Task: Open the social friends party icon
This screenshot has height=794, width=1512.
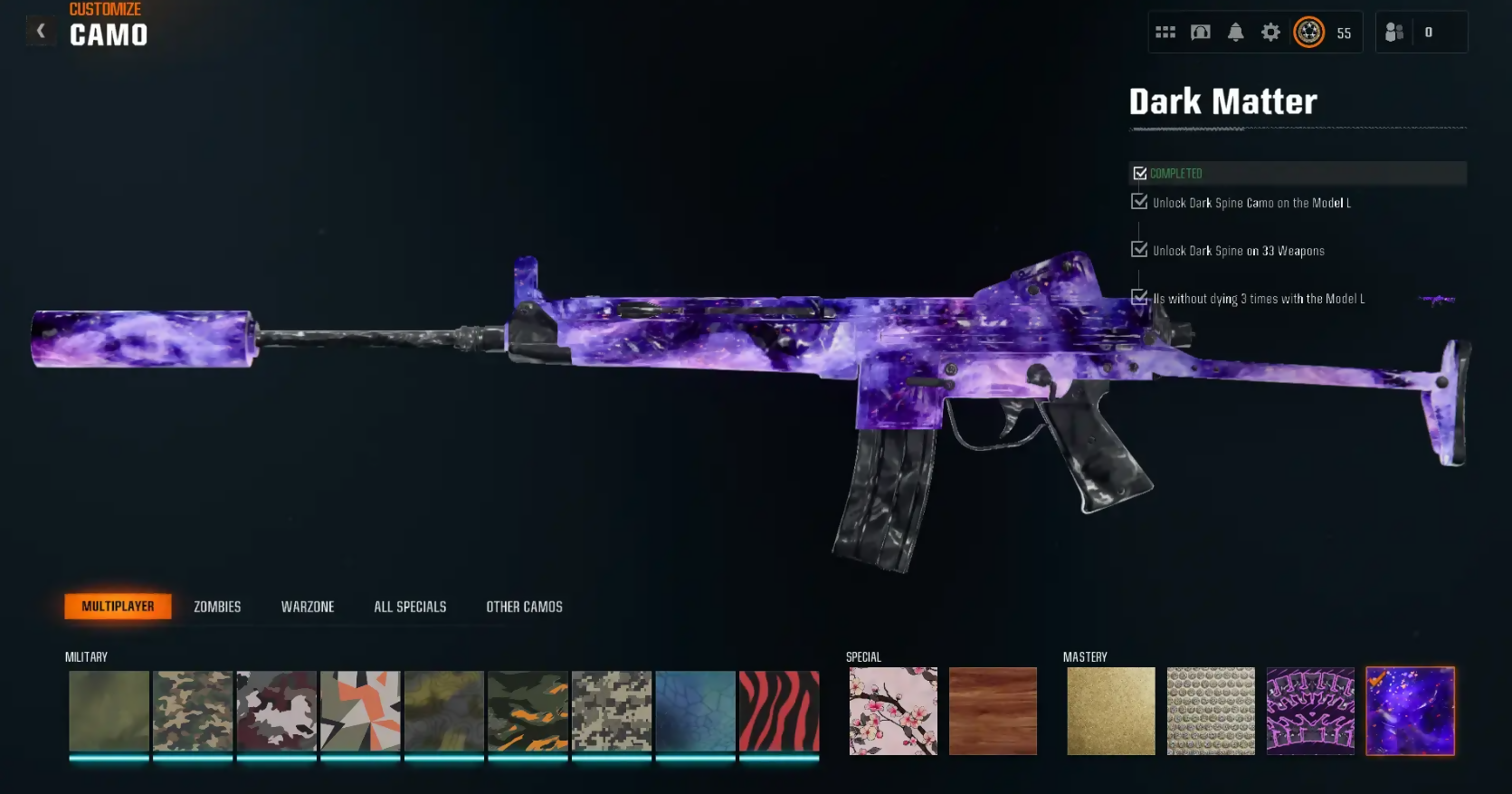Action: pos(1394,33)
